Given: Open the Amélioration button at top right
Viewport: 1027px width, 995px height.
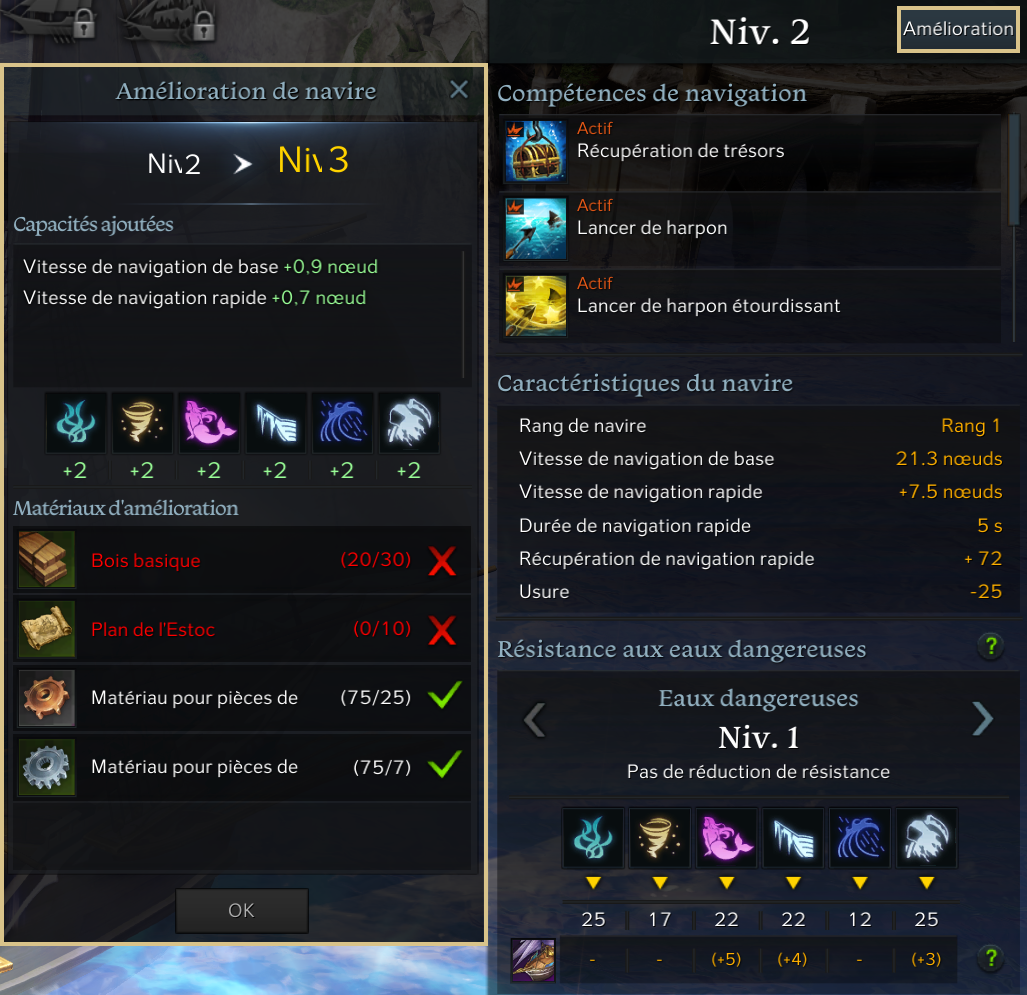Looking at the screenshot, I should click(x=957, y=29).
